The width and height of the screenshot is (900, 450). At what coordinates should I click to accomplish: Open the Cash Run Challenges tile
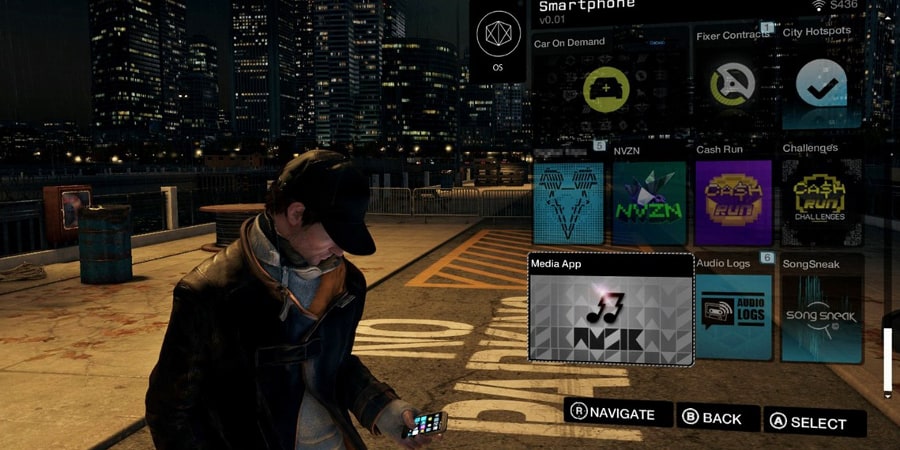click(820, 202)
